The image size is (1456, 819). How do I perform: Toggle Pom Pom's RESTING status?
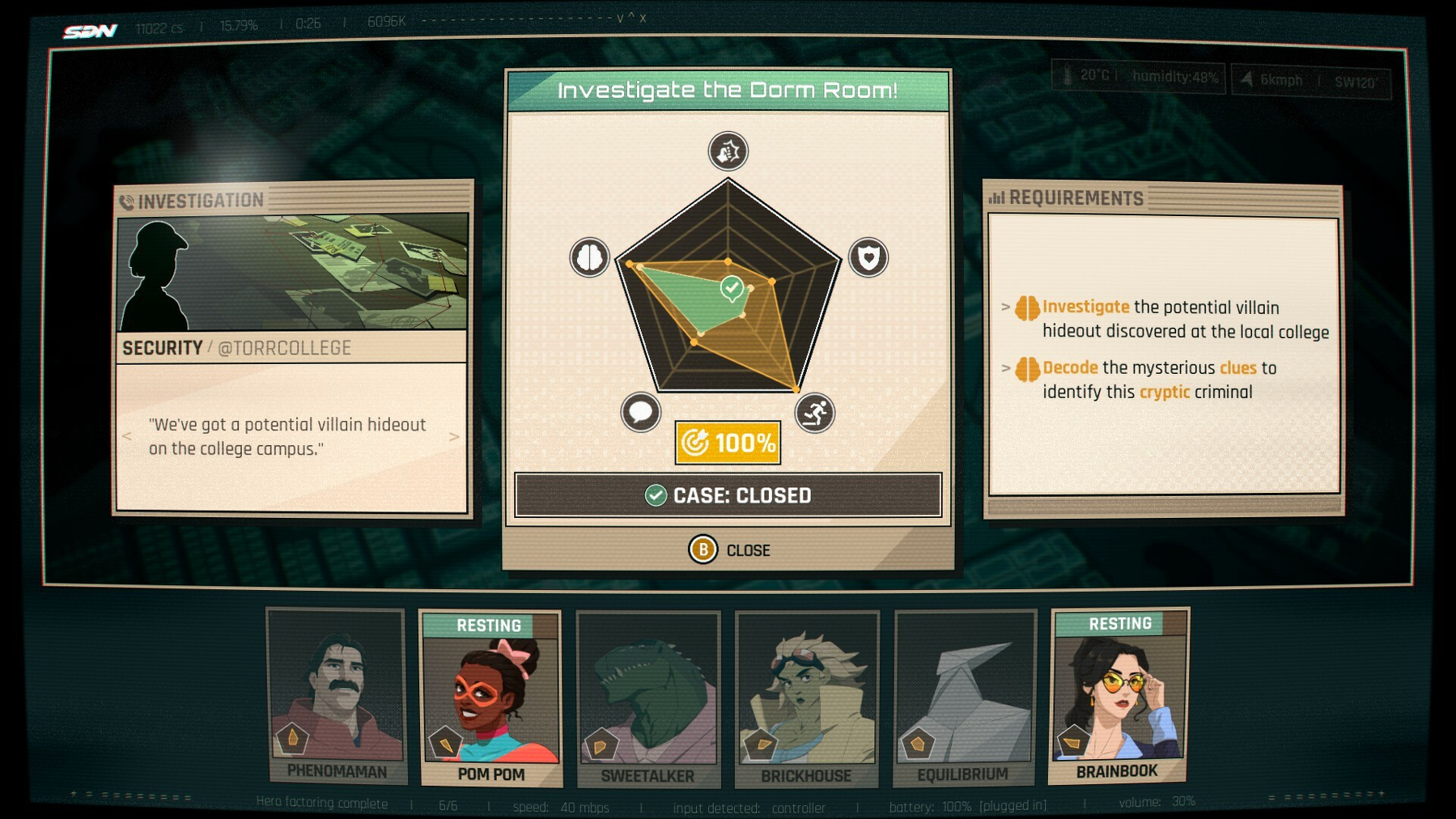click(490, 625)
